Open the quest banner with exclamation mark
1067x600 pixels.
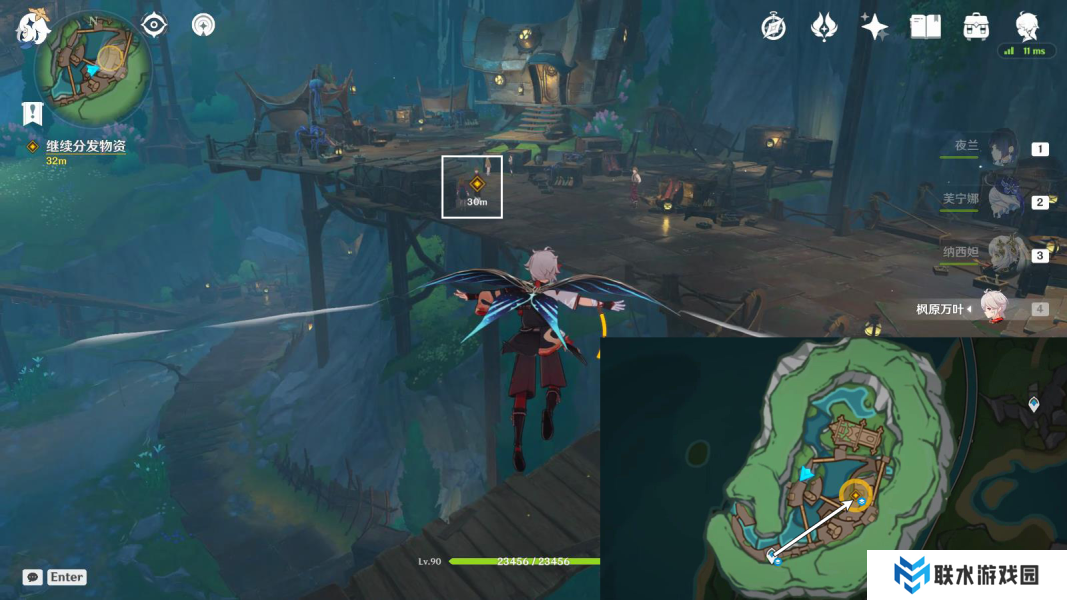(x=32, y=112)
